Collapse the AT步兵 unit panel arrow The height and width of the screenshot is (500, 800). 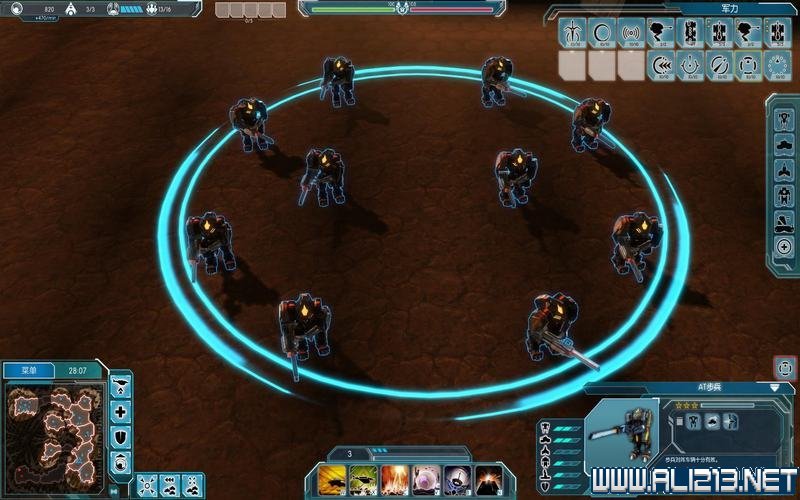click(x=774, y=387)
